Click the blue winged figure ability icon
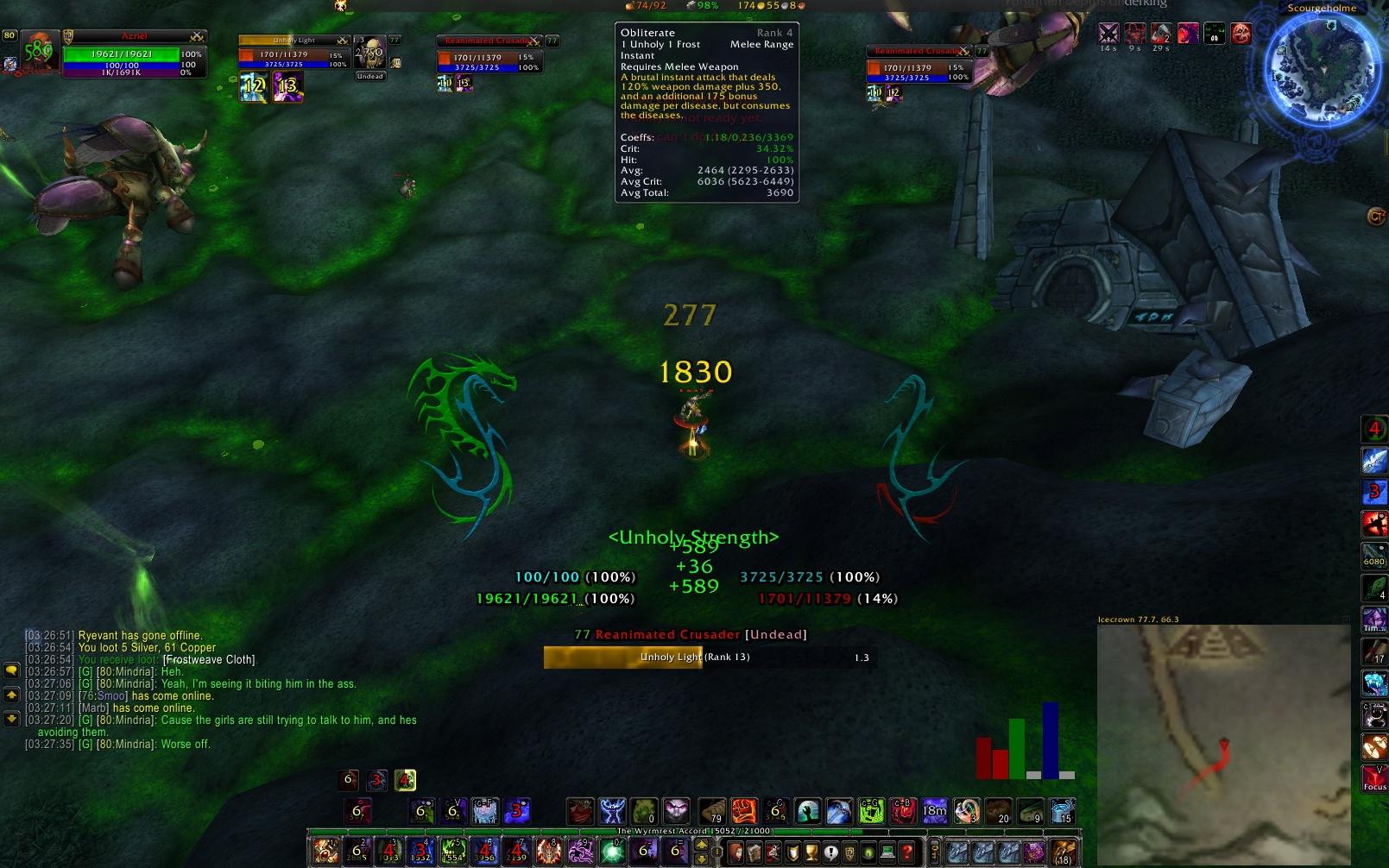This screenshot has width=1389, height=868. [x=612, y=811]
